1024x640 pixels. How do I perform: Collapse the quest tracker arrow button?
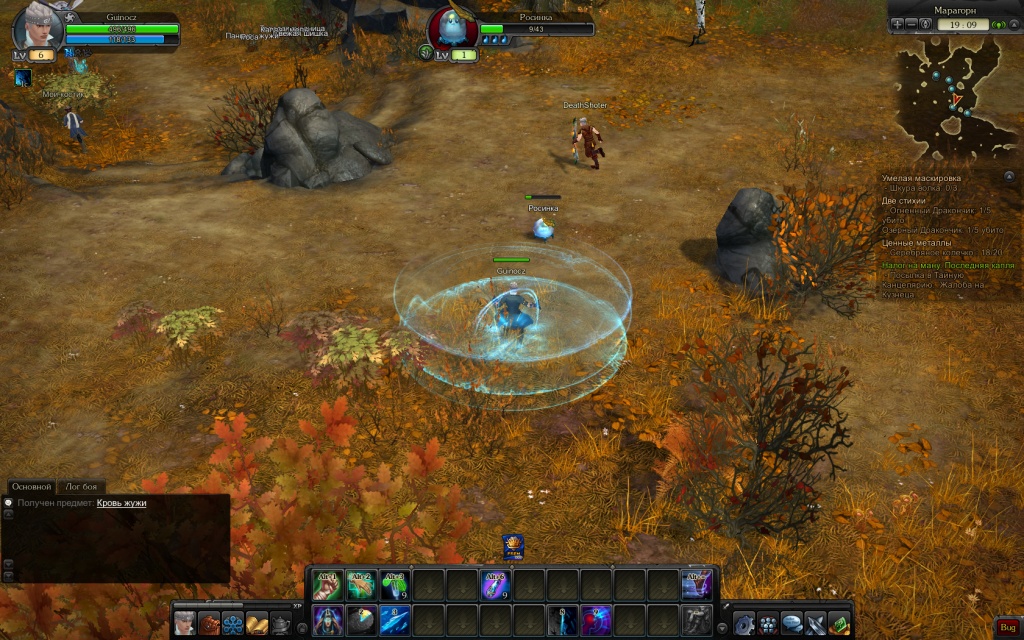(1008, 176)
